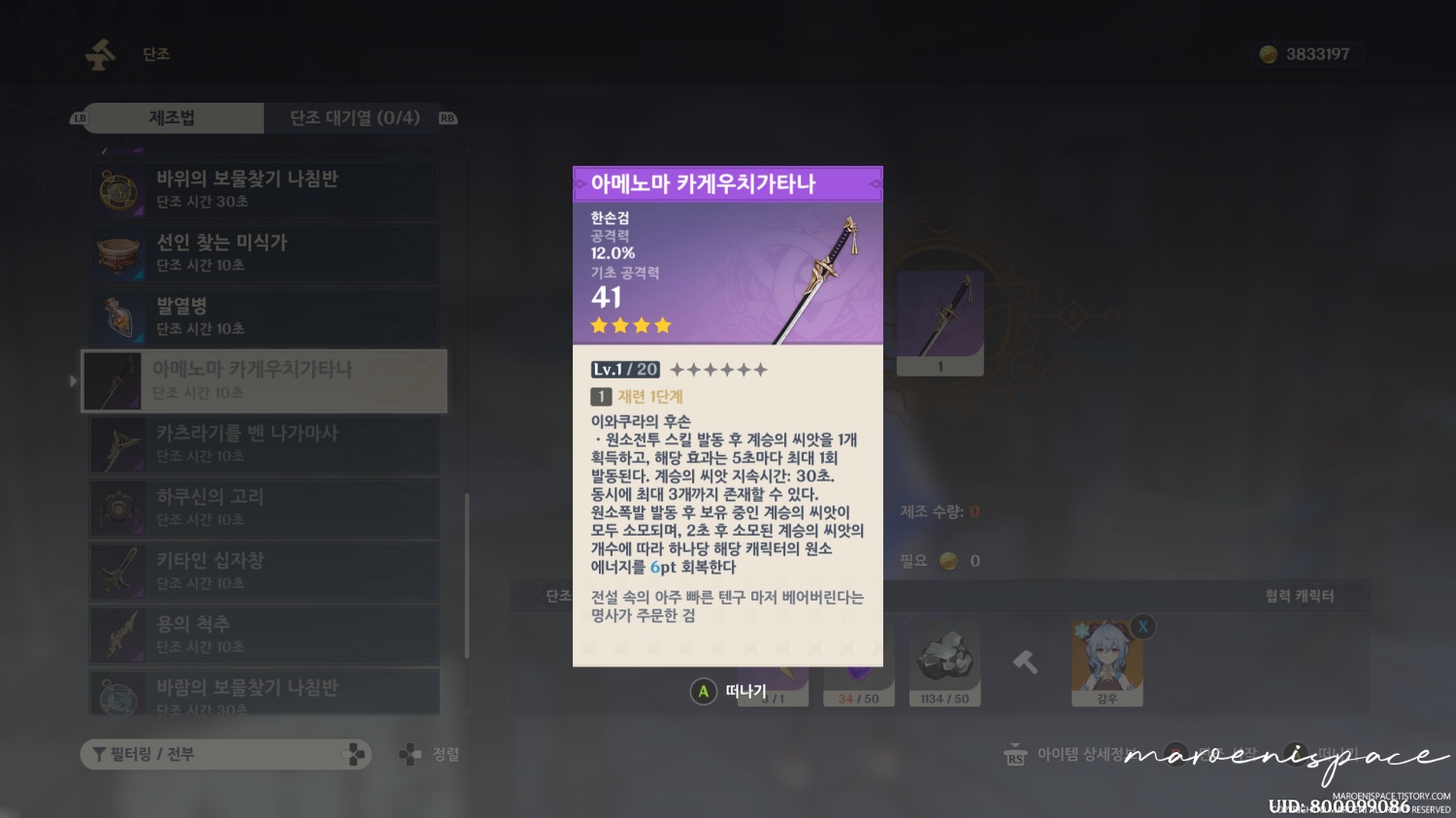Select the anvil forging icon in the header
Viewport: 1456px width, 818px height.
click(x=97, y=53)
